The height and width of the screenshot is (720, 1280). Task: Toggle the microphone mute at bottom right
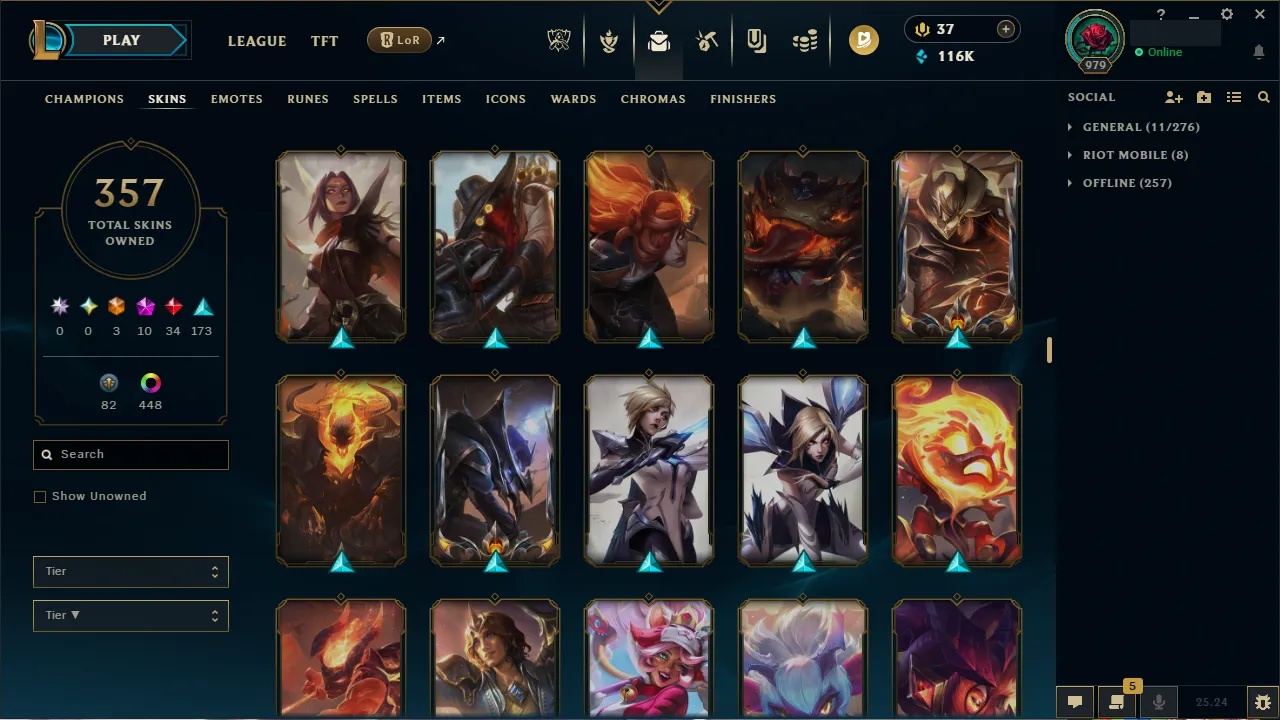(1158, 701)
